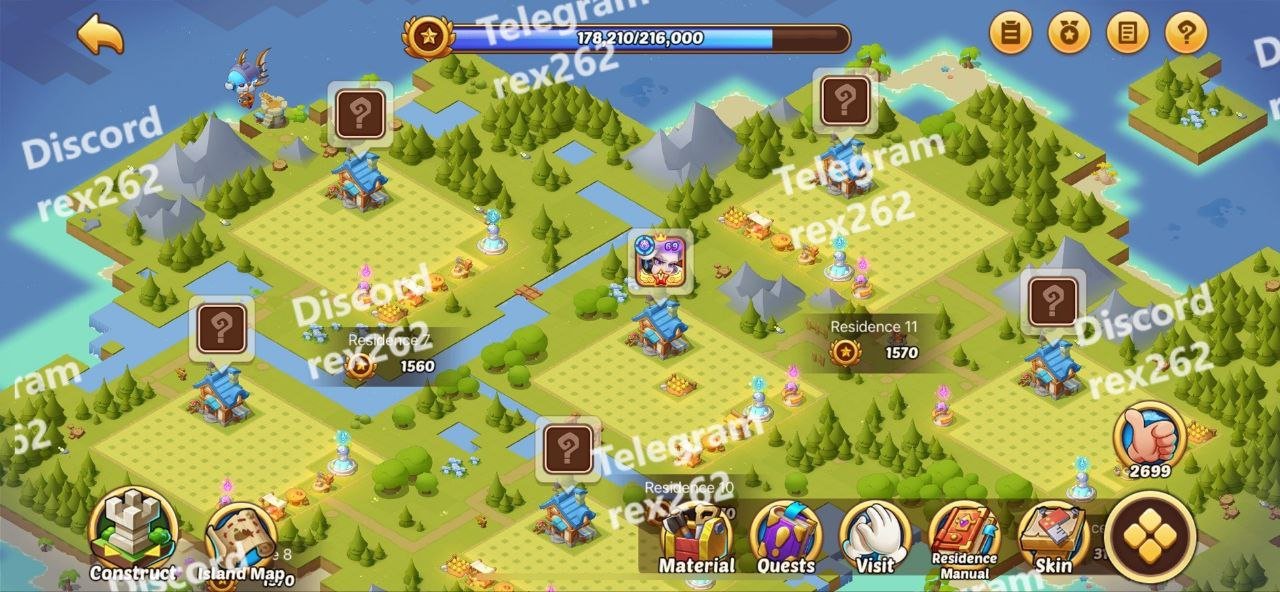Go back using the yellow arrow
This screenshot has width=1280, height=592.
coord(101,34)
